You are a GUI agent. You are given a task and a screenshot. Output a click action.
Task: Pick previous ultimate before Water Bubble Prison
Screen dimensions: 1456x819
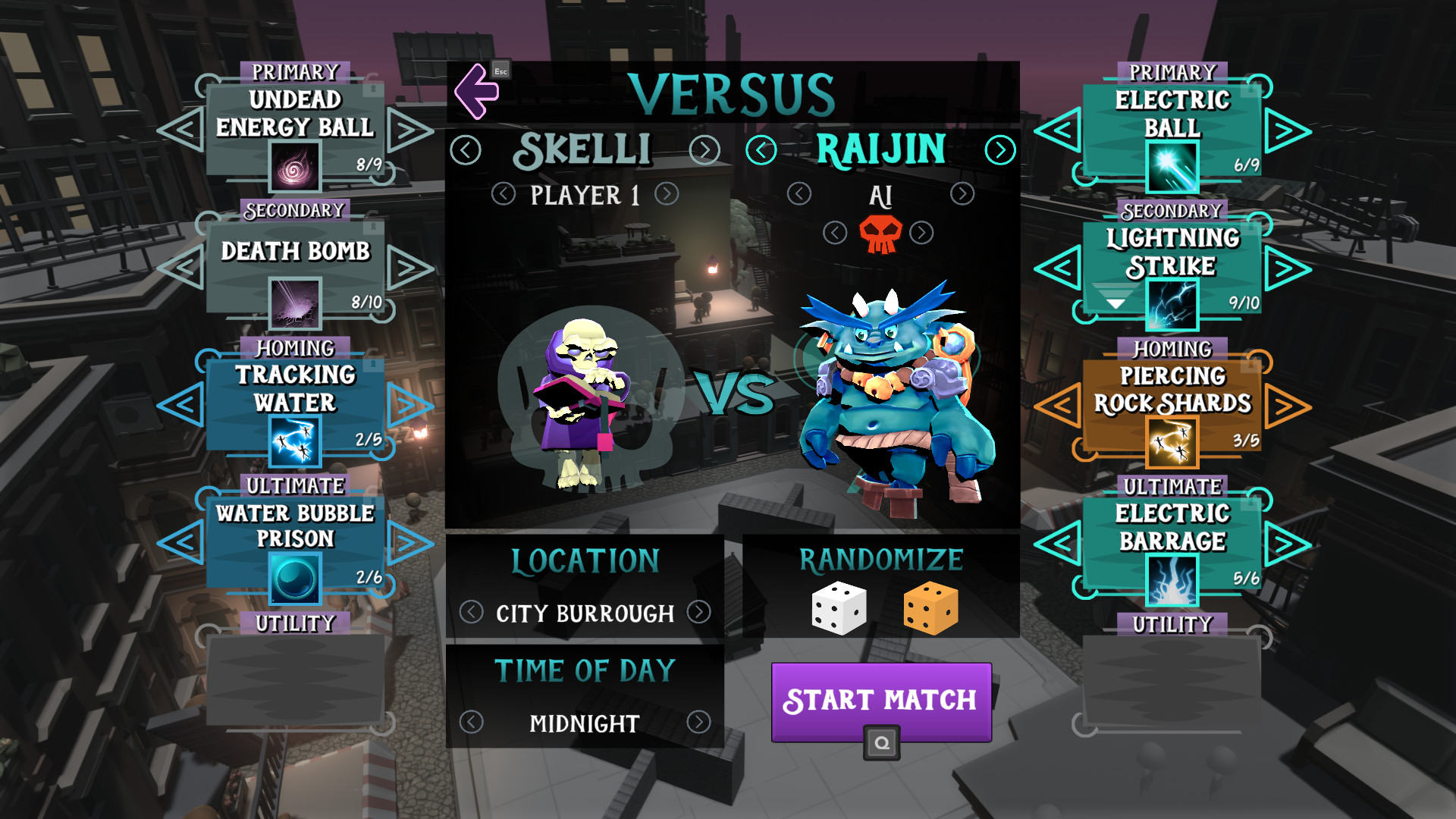click(182, 543)
